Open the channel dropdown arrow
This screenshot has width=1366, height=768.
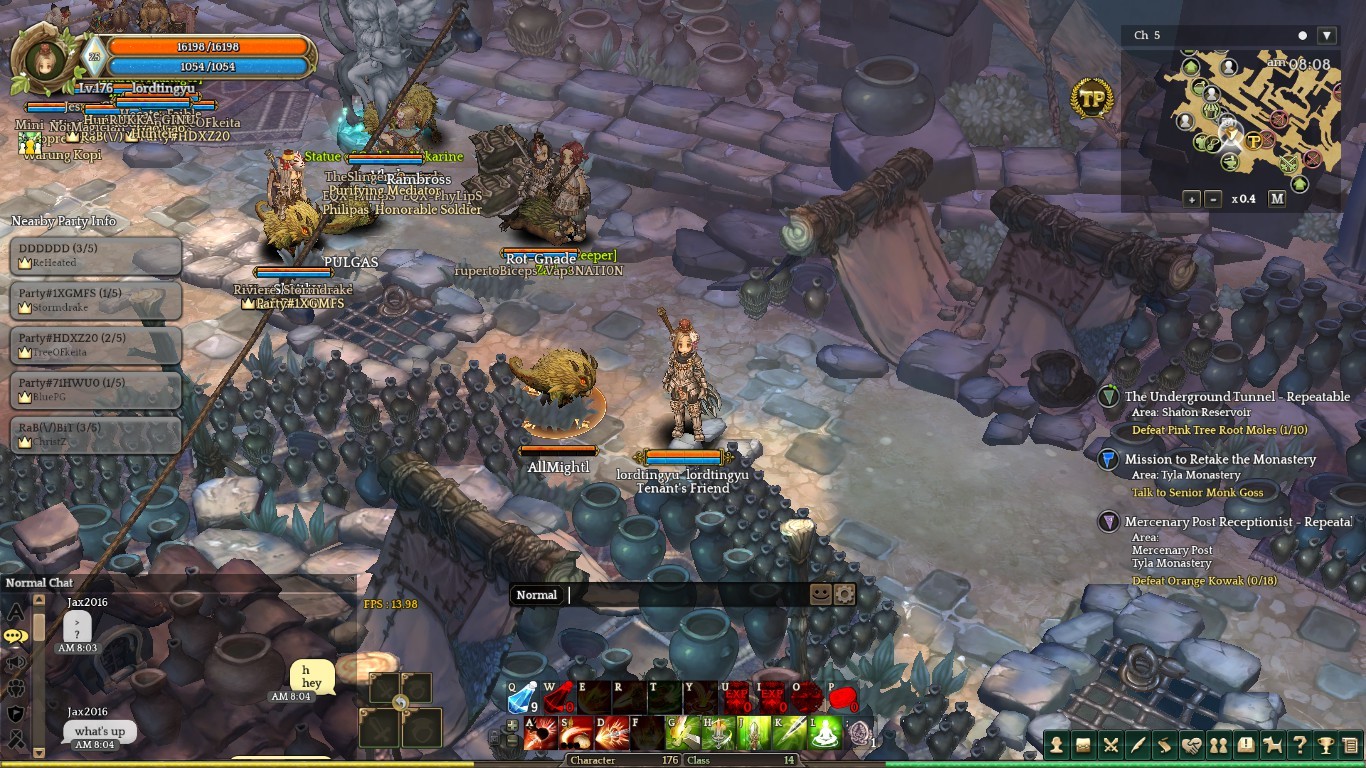pyautogui.click(x=1327, y=36)
